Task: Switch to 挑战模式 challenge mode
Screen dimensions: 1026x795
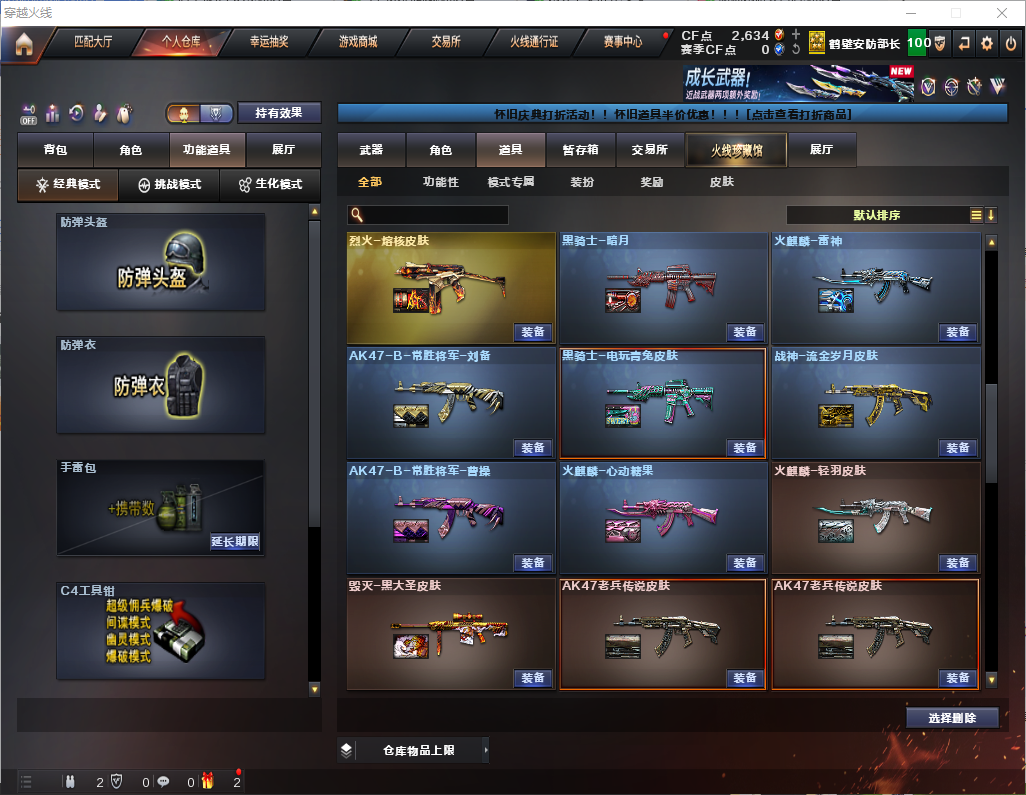Action: 170,185
